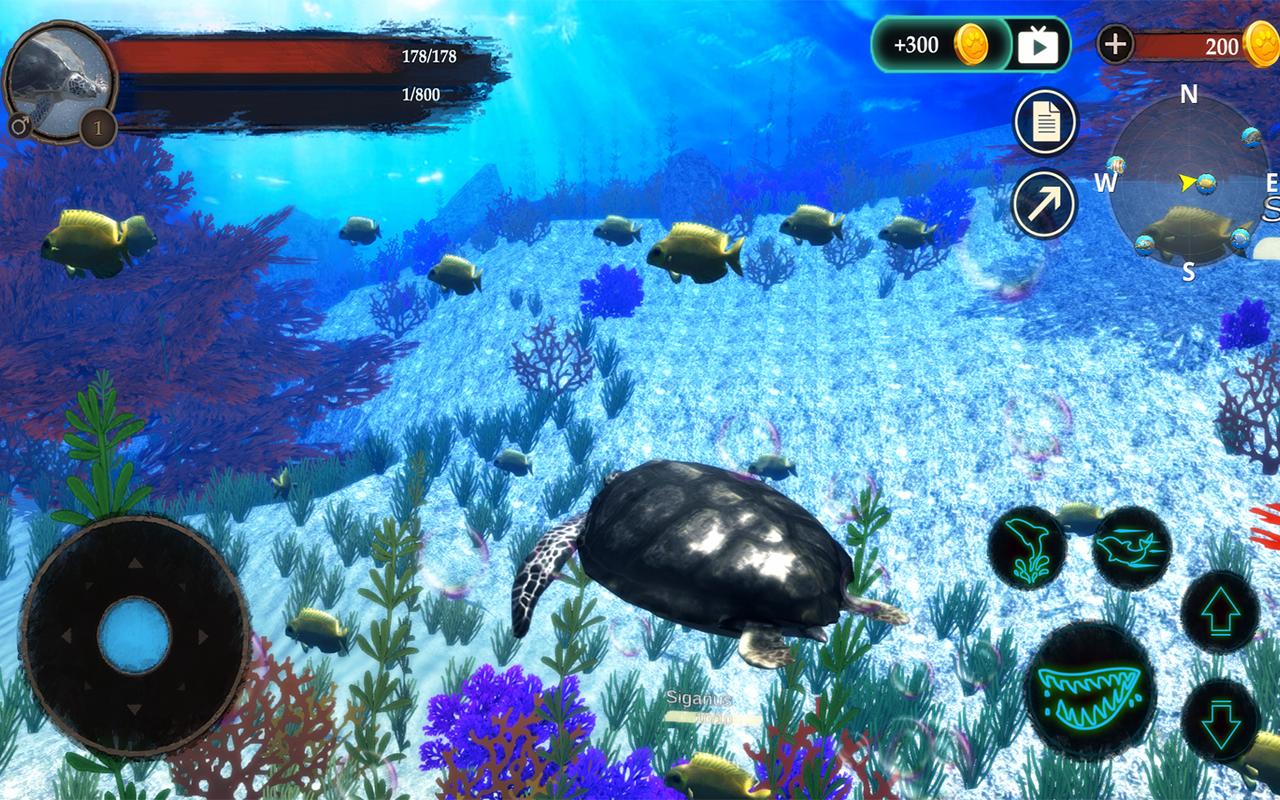
Task: Swim upward with the up arrow
Action: coord(1220,612)
